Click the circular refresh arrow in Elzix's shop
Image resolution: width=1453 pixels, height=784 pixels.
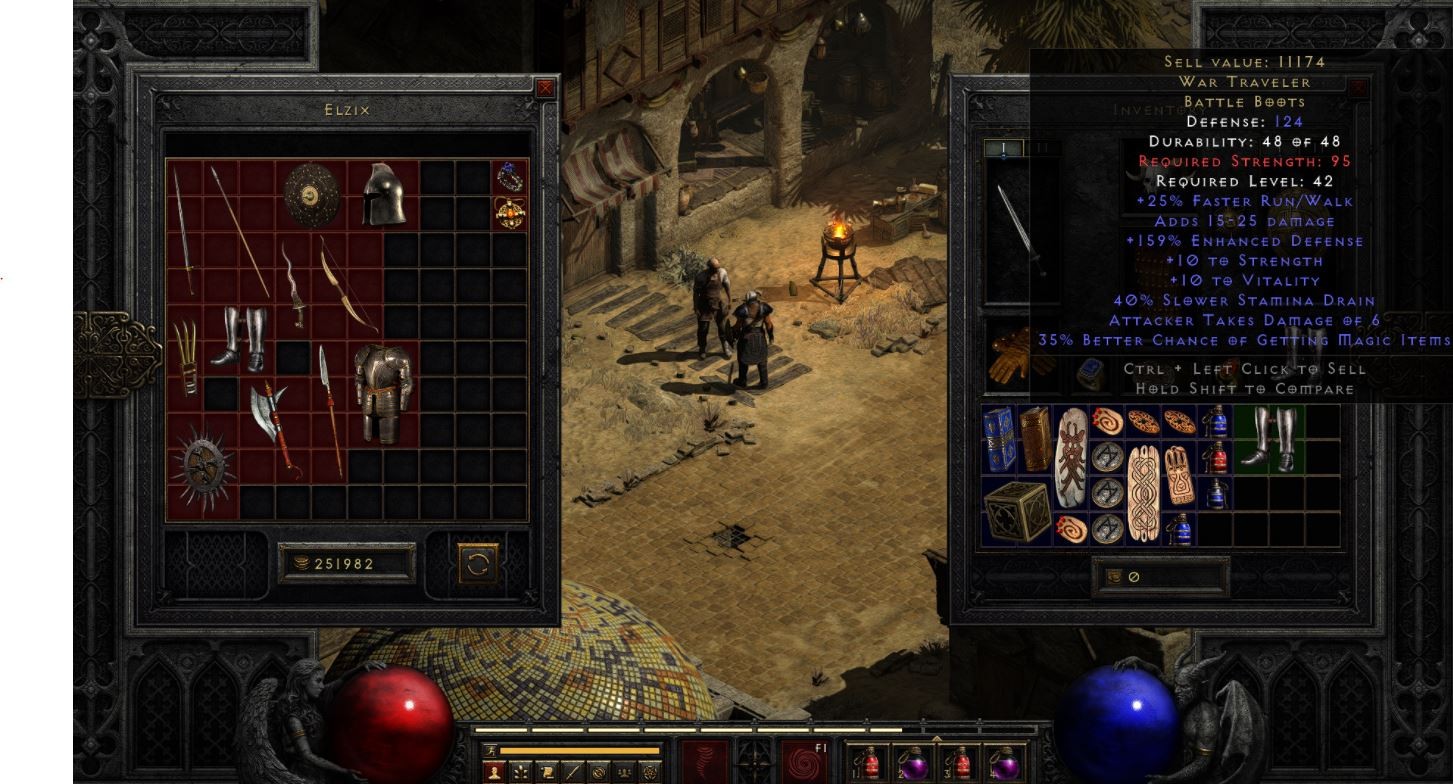(479, 562)
